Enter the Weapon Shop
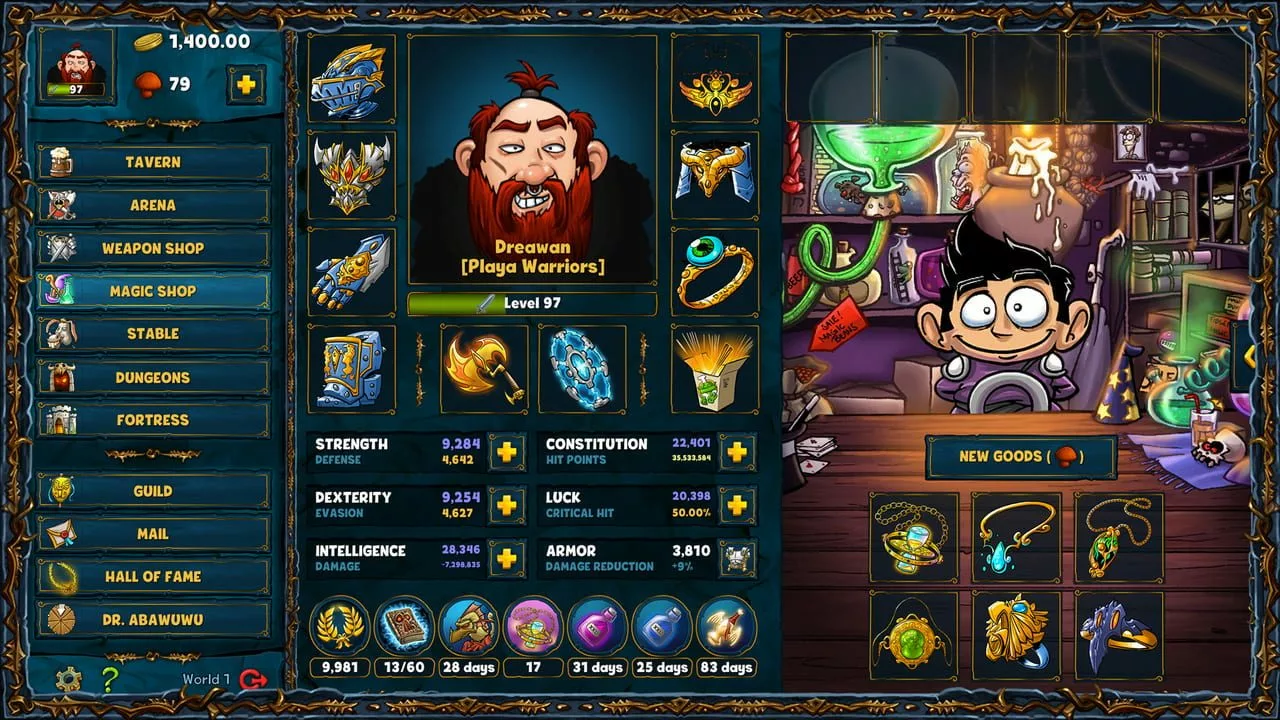The width and height of the screenshot is (1280, 720). pos(153,248)
